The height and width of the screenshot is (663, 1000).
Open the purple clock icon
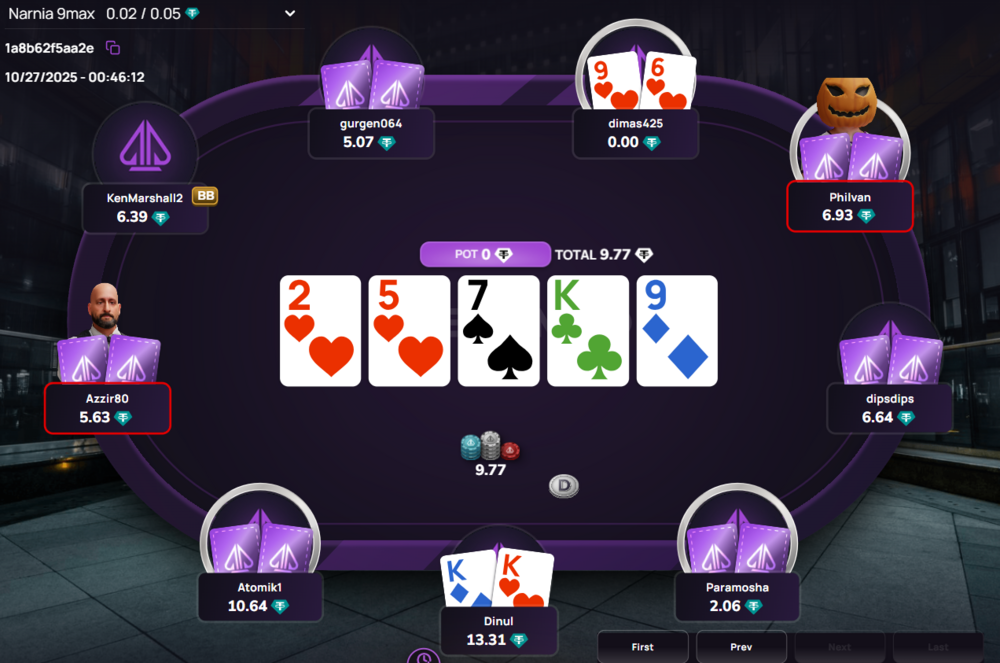423,657
